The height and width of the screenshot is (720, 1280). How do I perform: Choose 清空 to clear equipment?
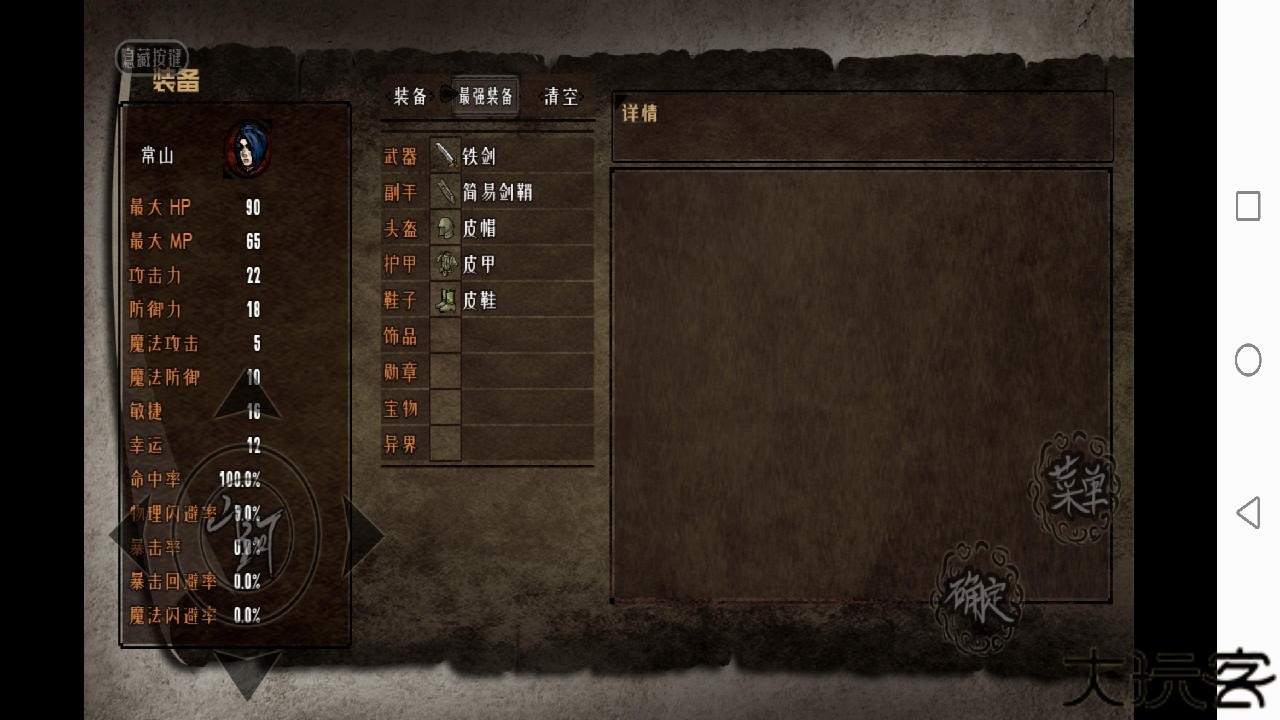[x=561, y=96]
